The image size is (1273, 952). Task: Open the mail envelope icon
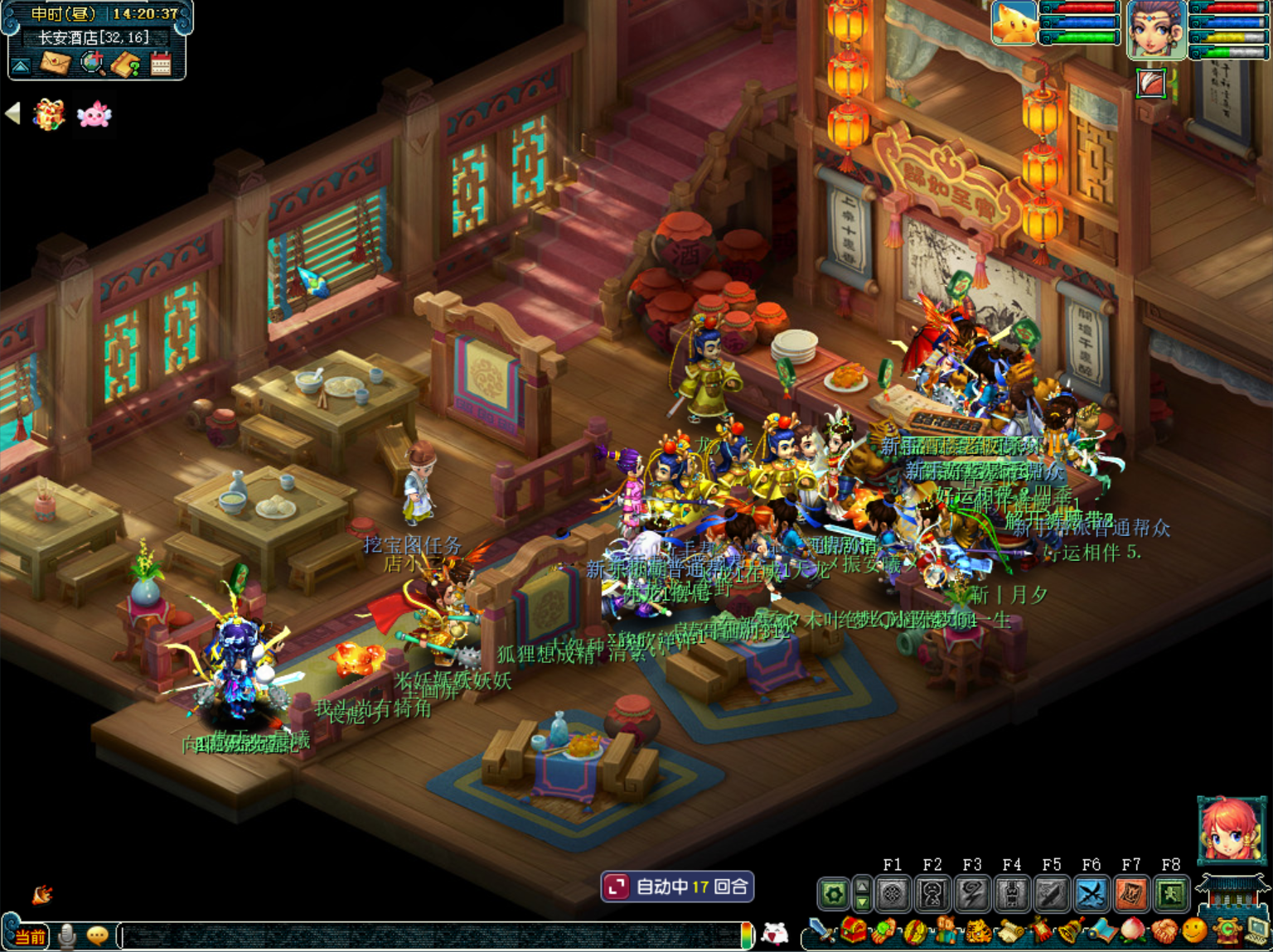click(x=56, y=63)
